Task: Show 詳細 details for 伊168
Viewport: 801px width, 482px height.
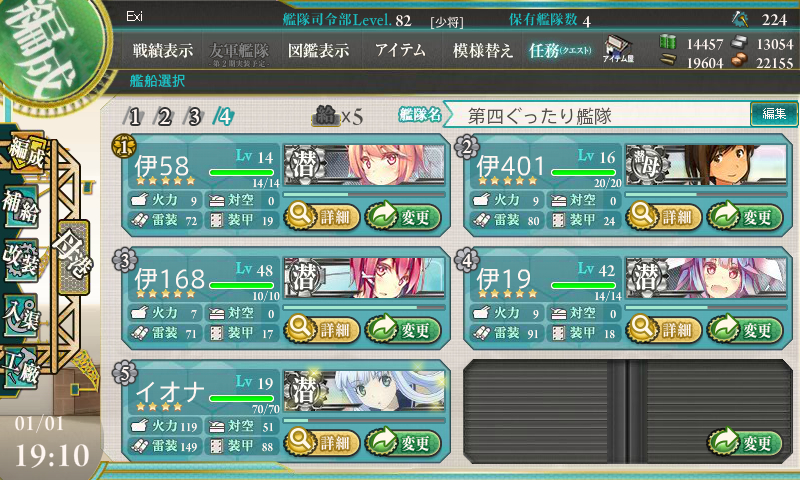Action: click(320, 329)
